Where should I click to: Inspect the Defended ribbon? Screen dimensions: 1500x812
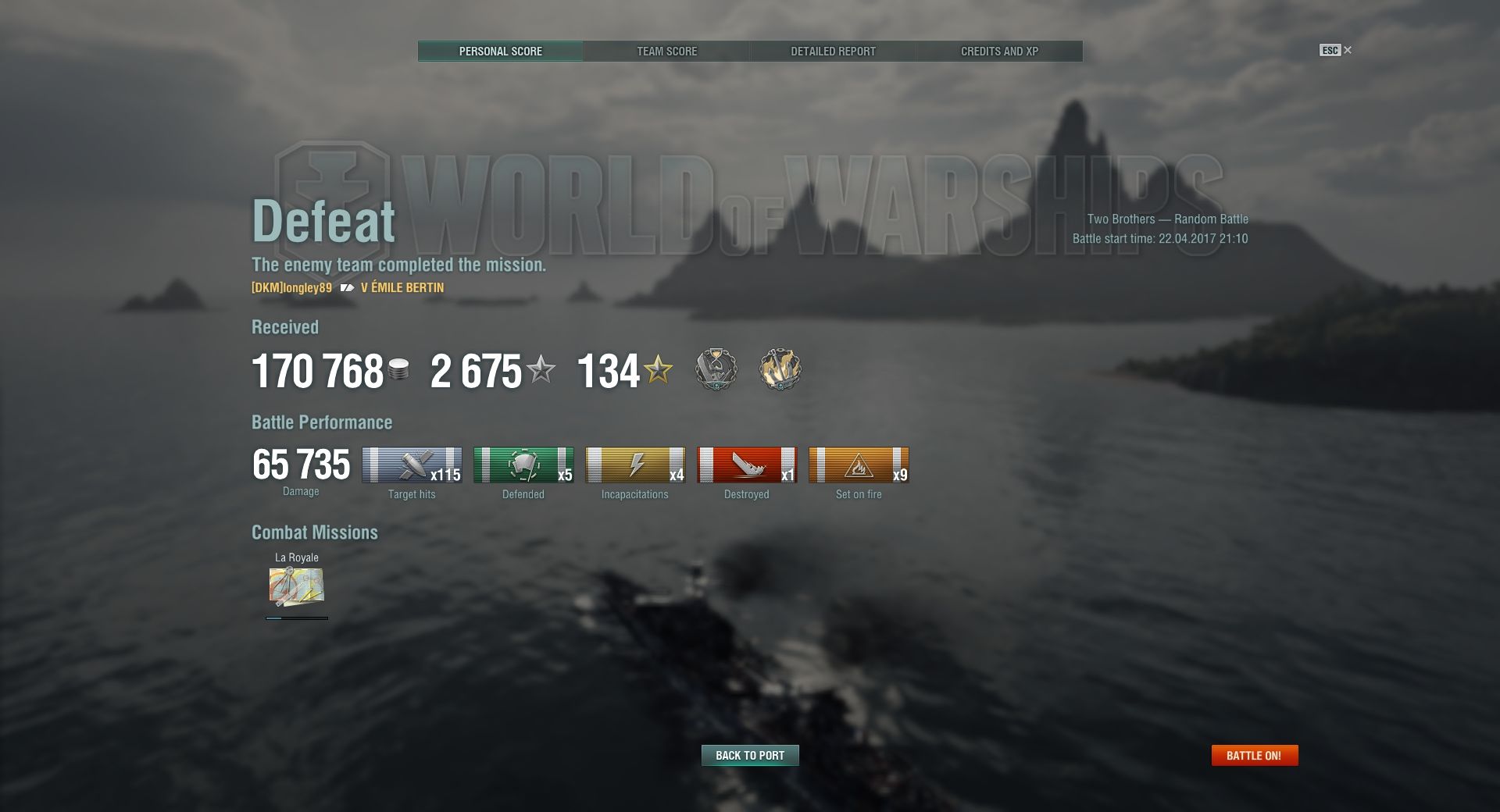point(523,465)
